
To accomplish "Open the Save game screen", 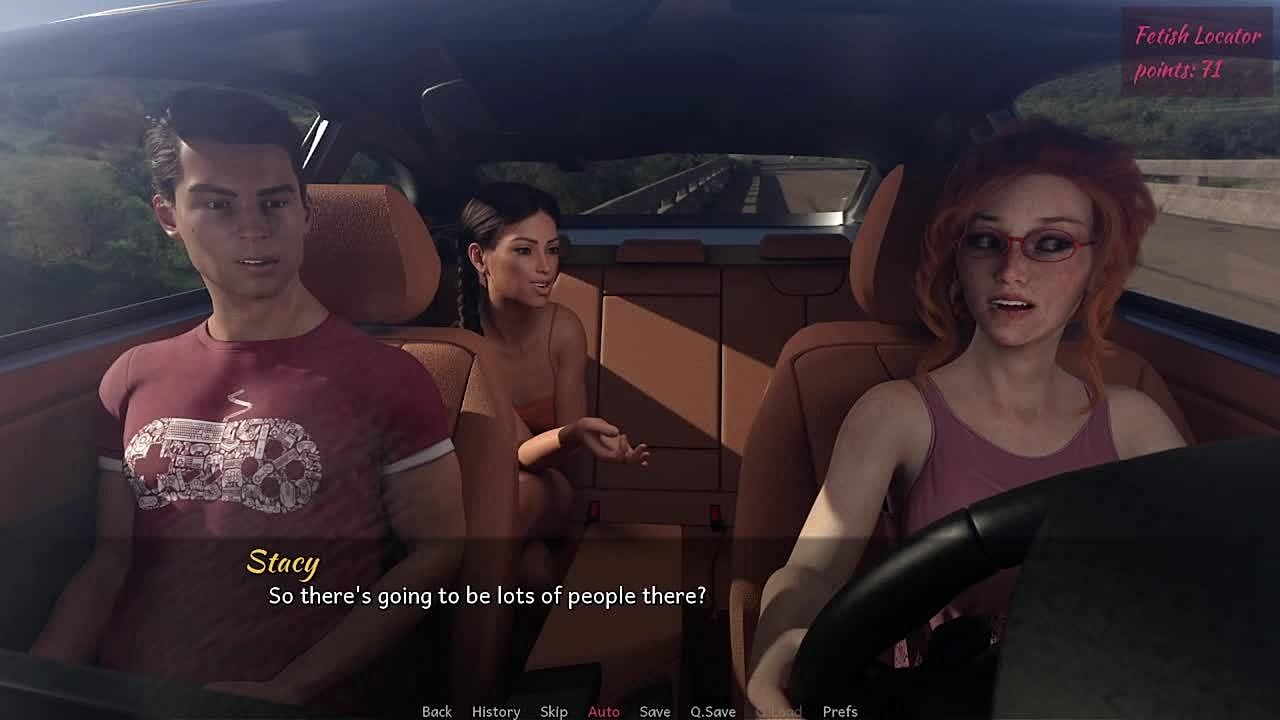I will [655, 711].
